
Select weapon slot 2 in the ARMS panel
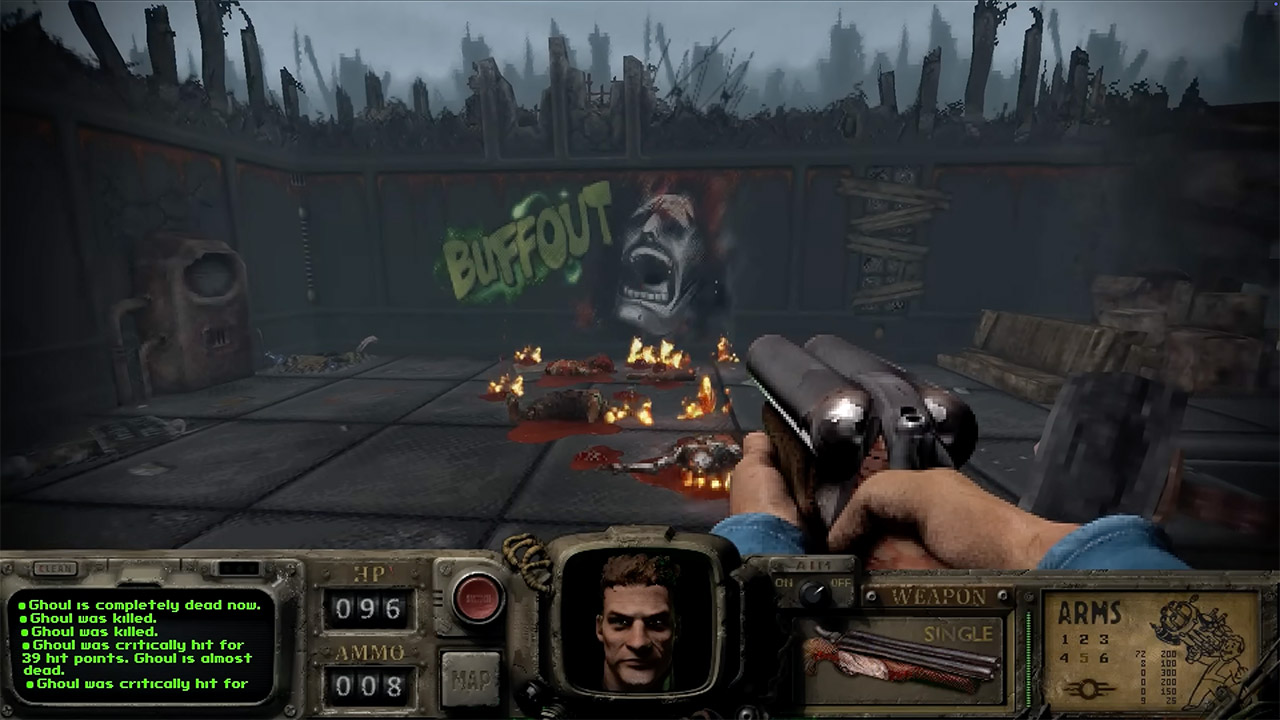[x=1083, y=639]
